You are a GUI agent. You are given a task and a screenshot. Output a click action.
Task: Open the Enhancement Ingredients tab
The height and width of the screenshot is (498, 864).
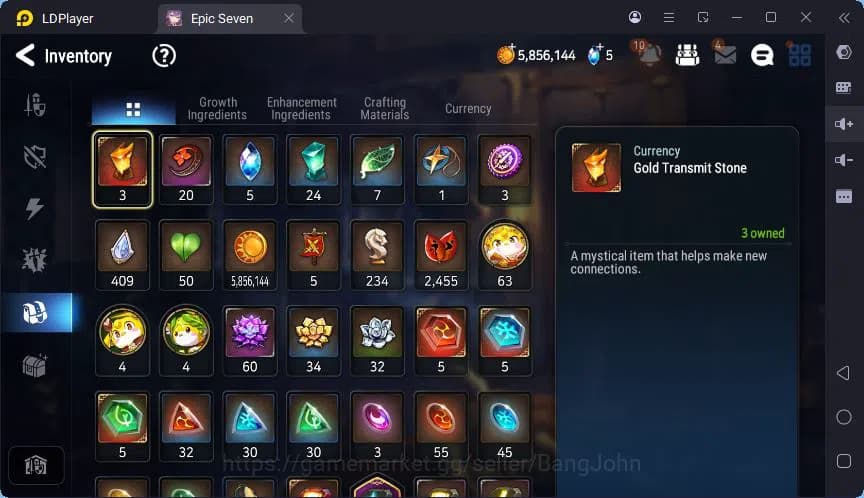pyautogui.click(x=301, y=108)
